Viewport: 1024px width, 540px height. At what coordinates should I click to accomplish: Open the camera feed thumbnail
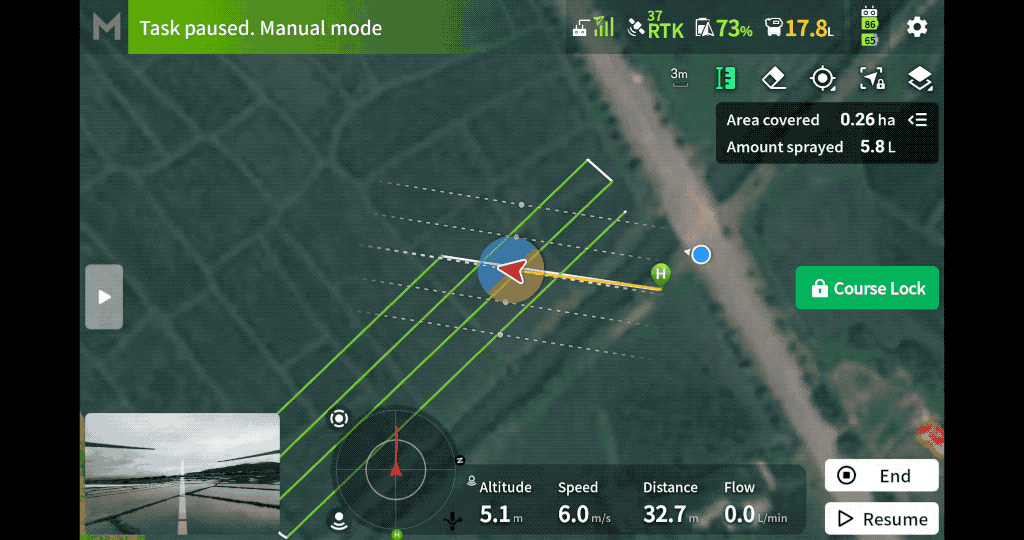click(x=182, y=474)
